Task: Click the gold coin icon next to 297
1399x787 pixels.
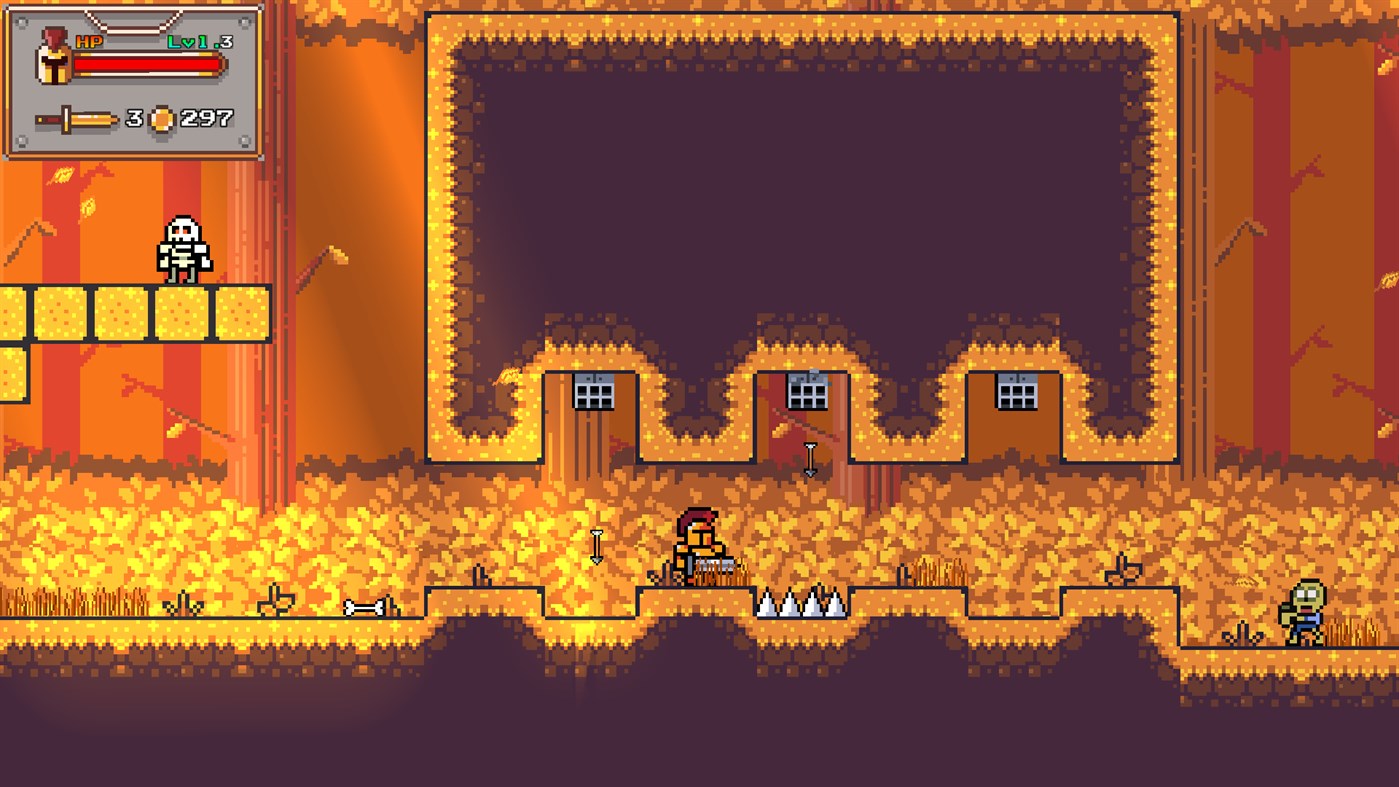Action: [x=161, y=118]
